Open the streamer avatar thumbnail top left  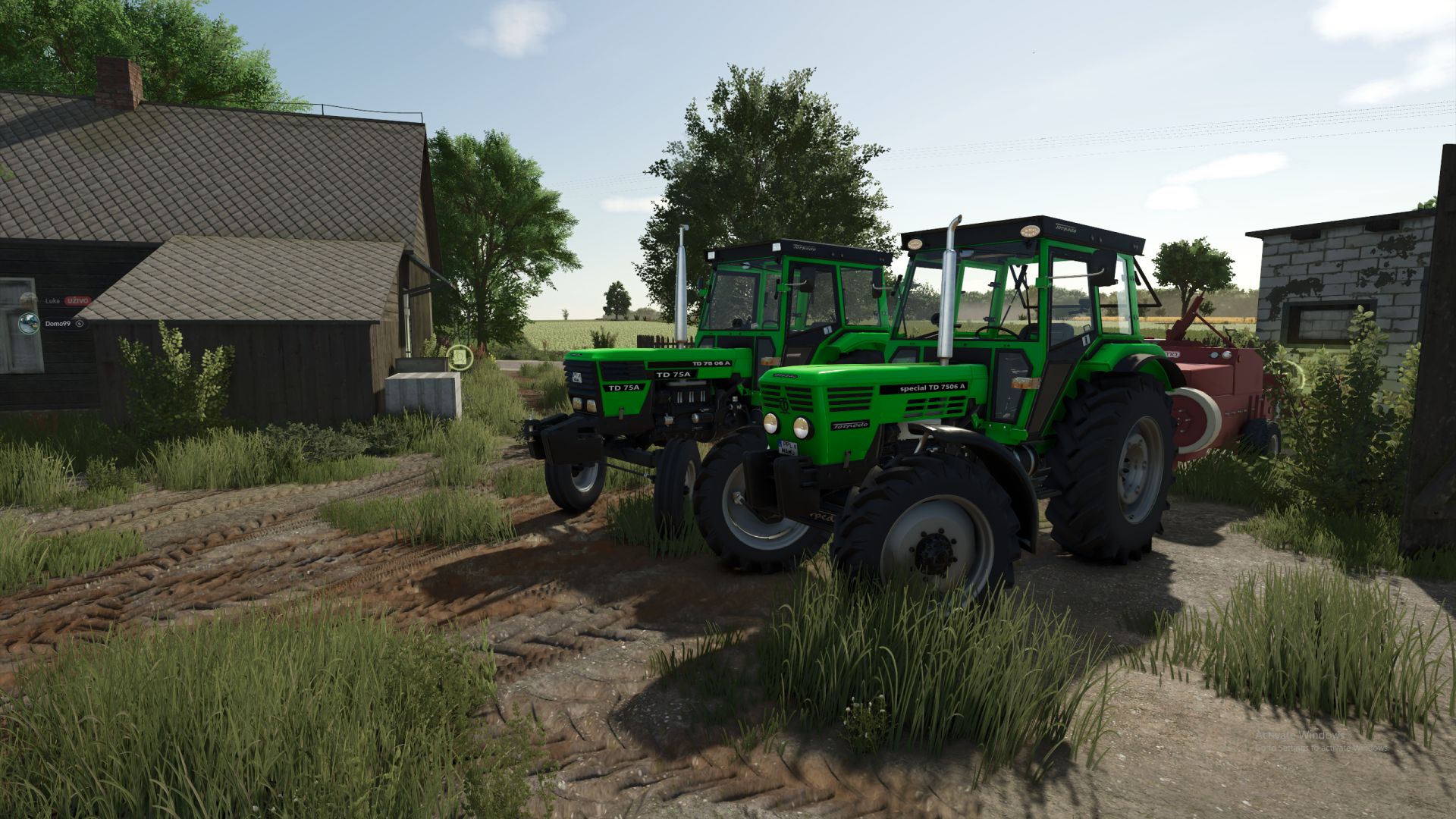tap(28, 322)
